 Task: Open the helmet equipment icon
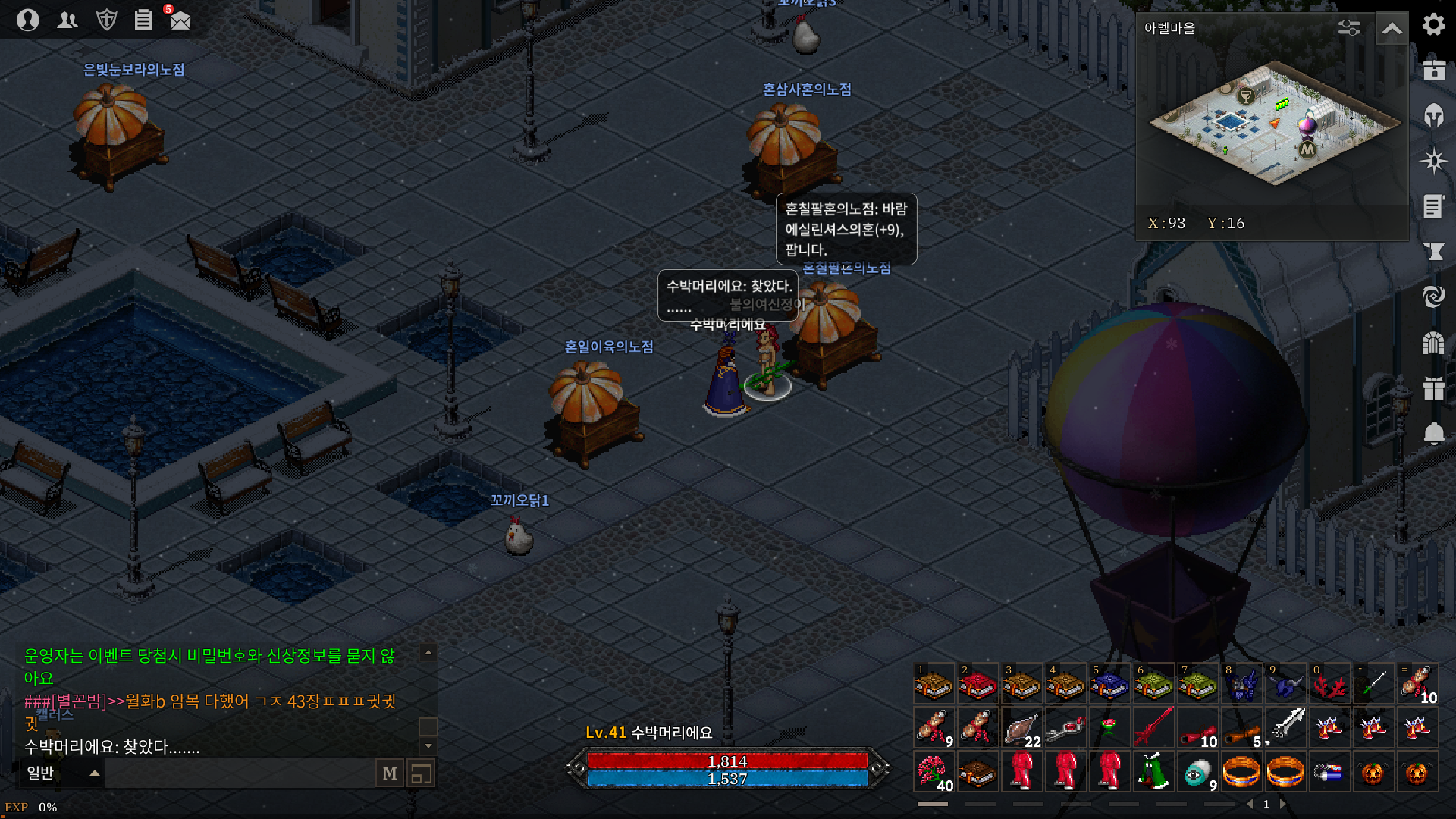coord(1433,115)
